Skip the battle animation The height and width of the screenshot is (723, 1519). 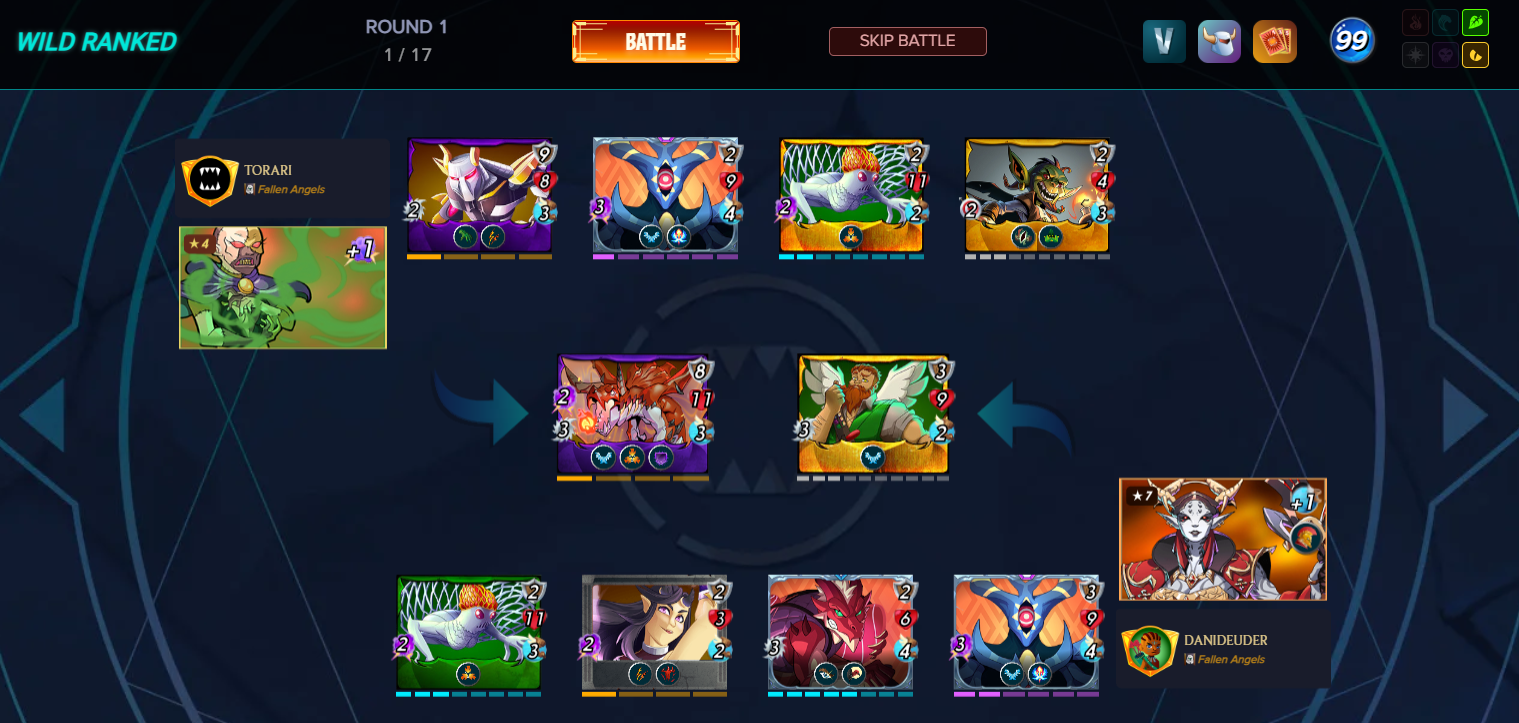tap(907, 41)
